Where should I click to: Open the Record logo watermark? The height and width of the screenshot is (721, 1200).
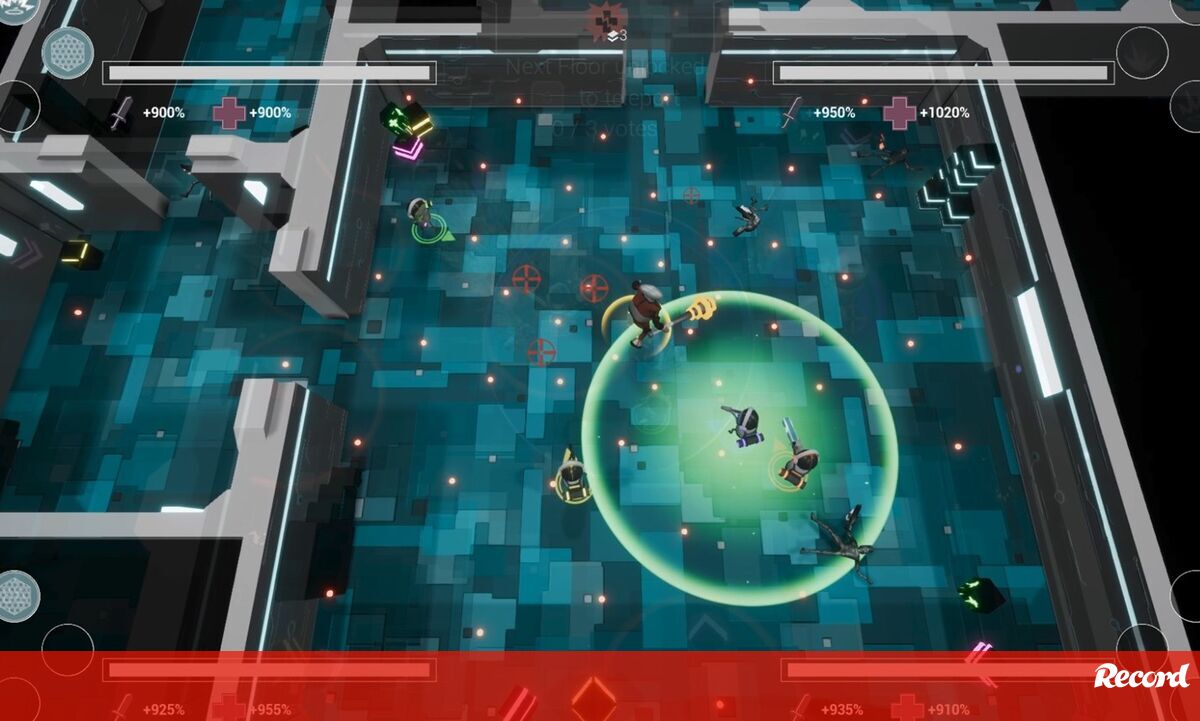pyautogui.click(x=1142, y=677)
